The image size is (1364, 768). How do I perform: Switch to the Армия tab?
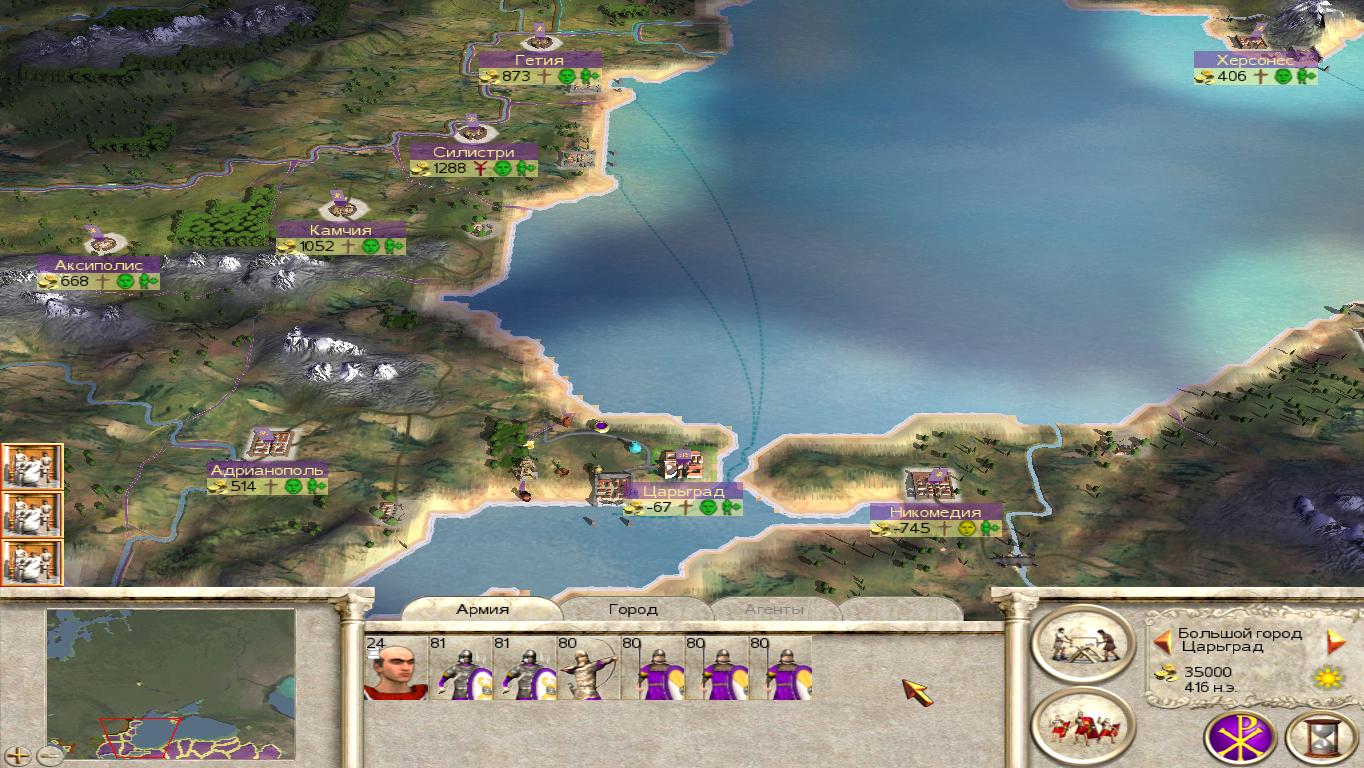[483, 609]
